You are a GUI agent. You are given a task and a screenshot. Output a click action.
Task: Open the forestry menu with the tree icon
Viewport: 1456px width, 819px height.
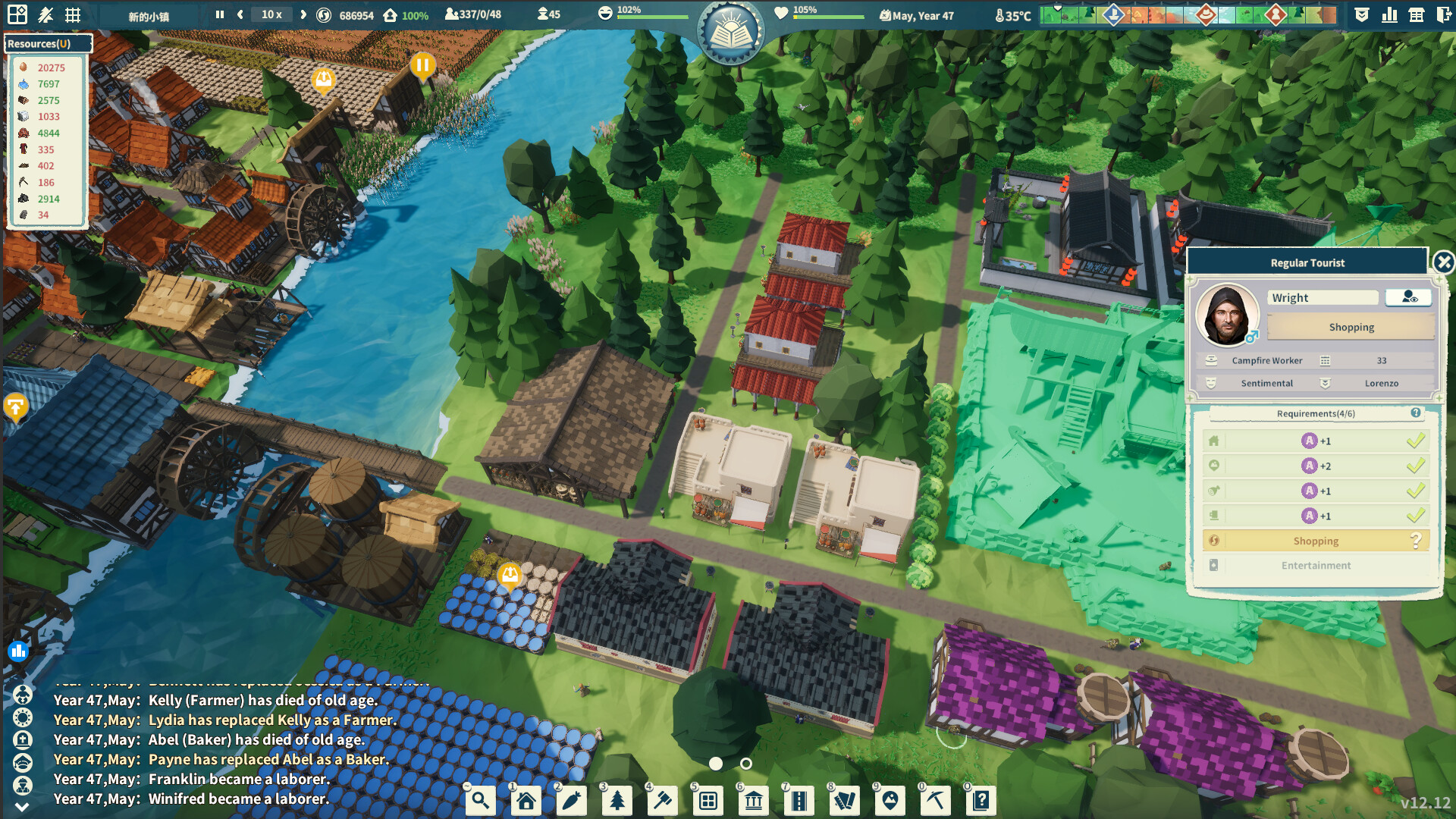[617, 800]
